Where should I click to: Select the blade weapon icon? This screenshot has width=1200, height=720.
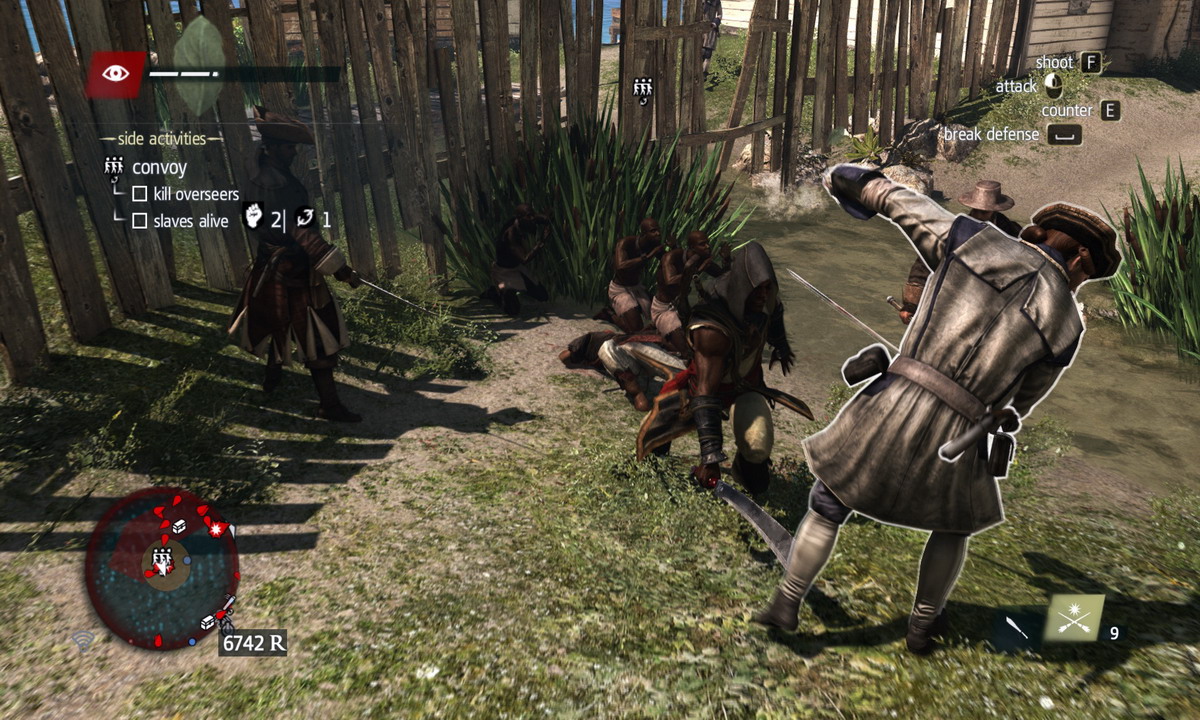pyautogui.click(x=1017, y=628)
